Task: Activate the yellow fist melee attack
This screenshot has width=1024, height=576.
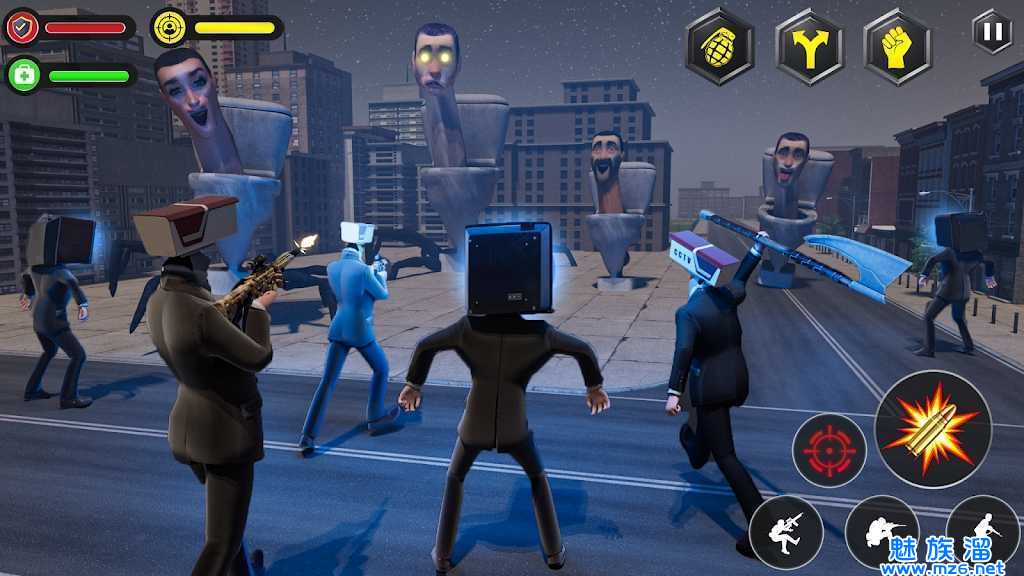Action: point(898,46)
